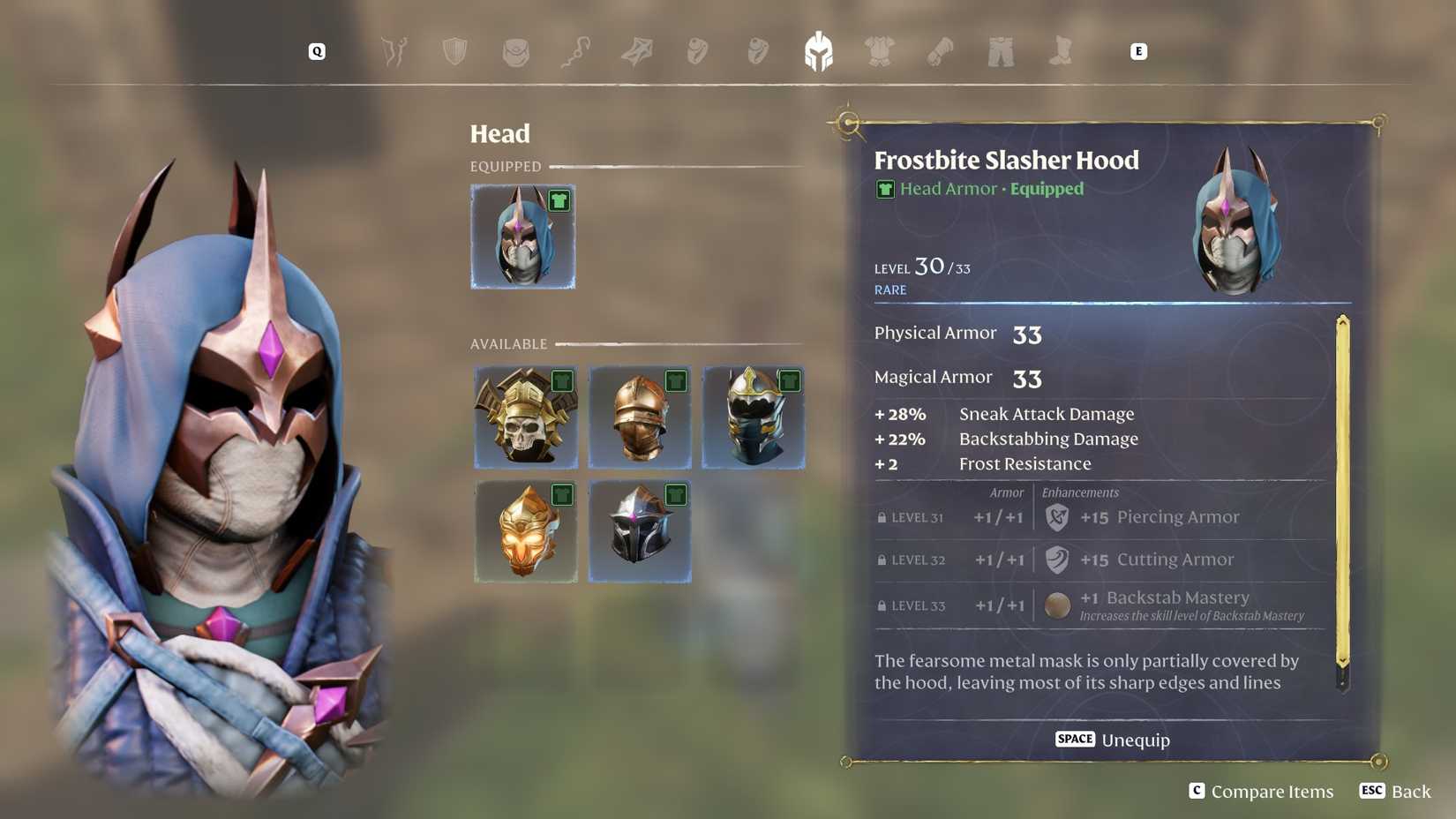The width and height of the screenshot is (1456, 819).
Task: Select the grappling hook equipment slot icon
Action: 576,51
